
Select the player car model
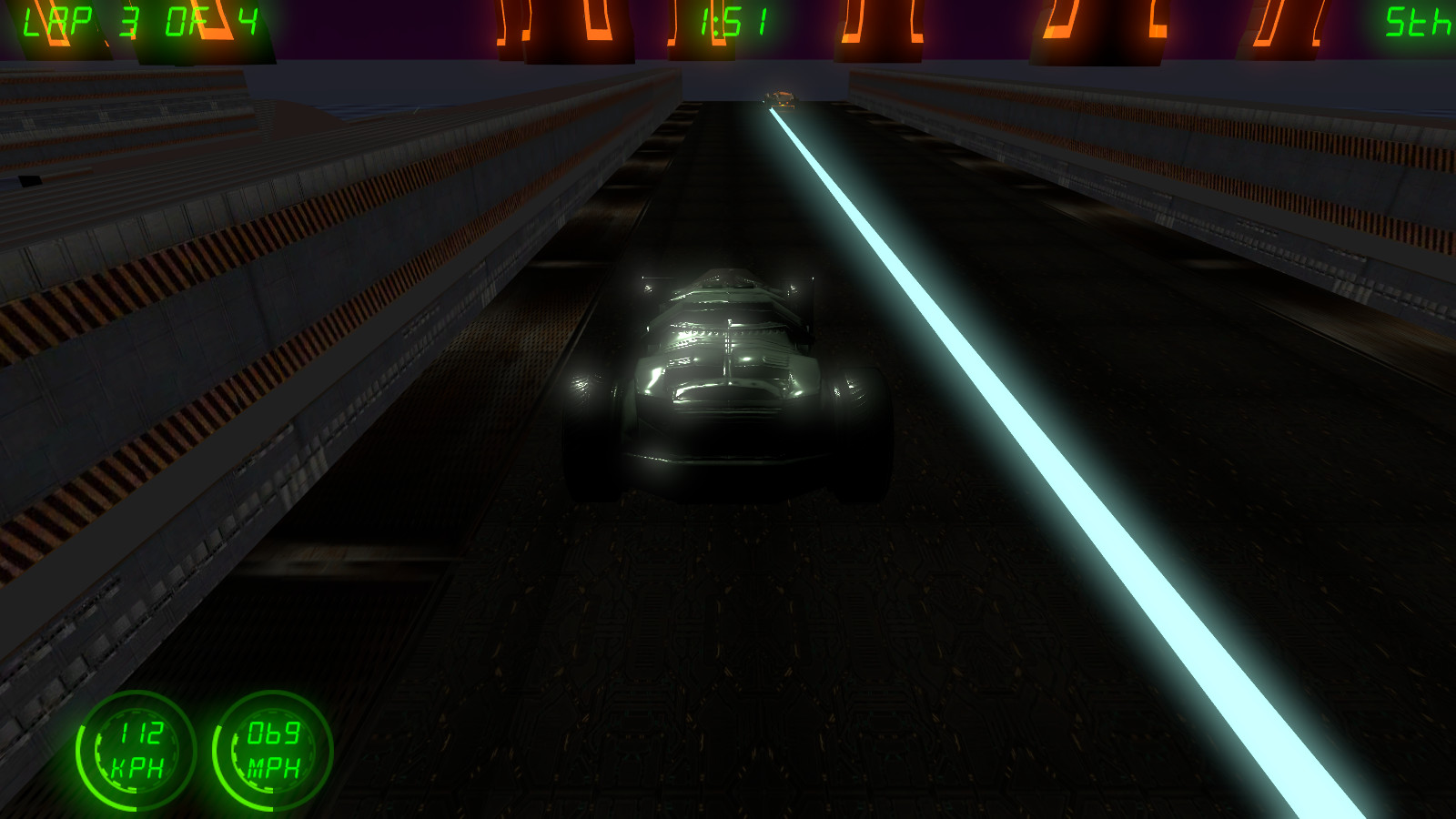[723, 382]
